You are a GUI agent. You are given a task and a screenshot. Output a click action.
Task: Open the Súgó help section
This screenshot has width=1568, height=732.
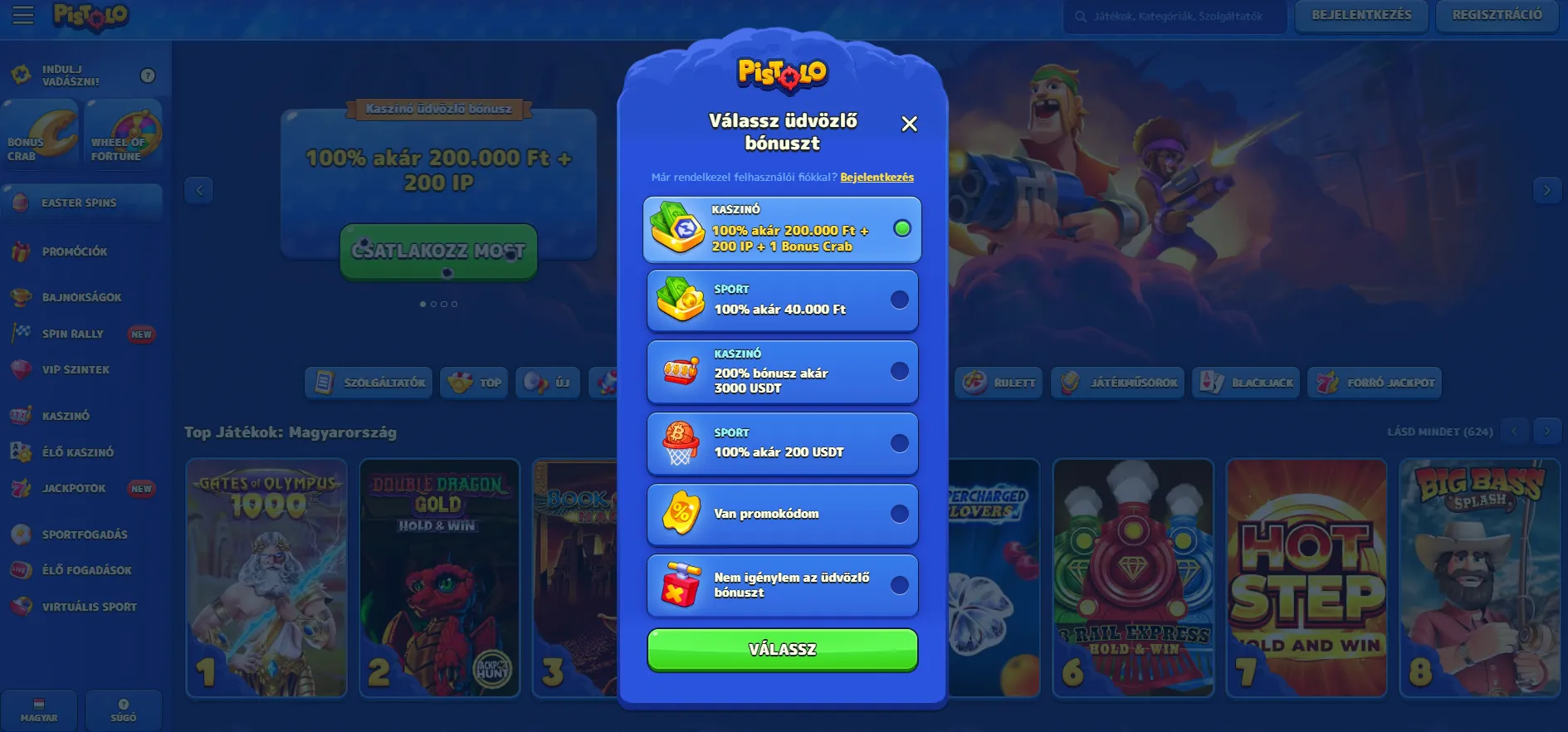click(x=123, y=710)
